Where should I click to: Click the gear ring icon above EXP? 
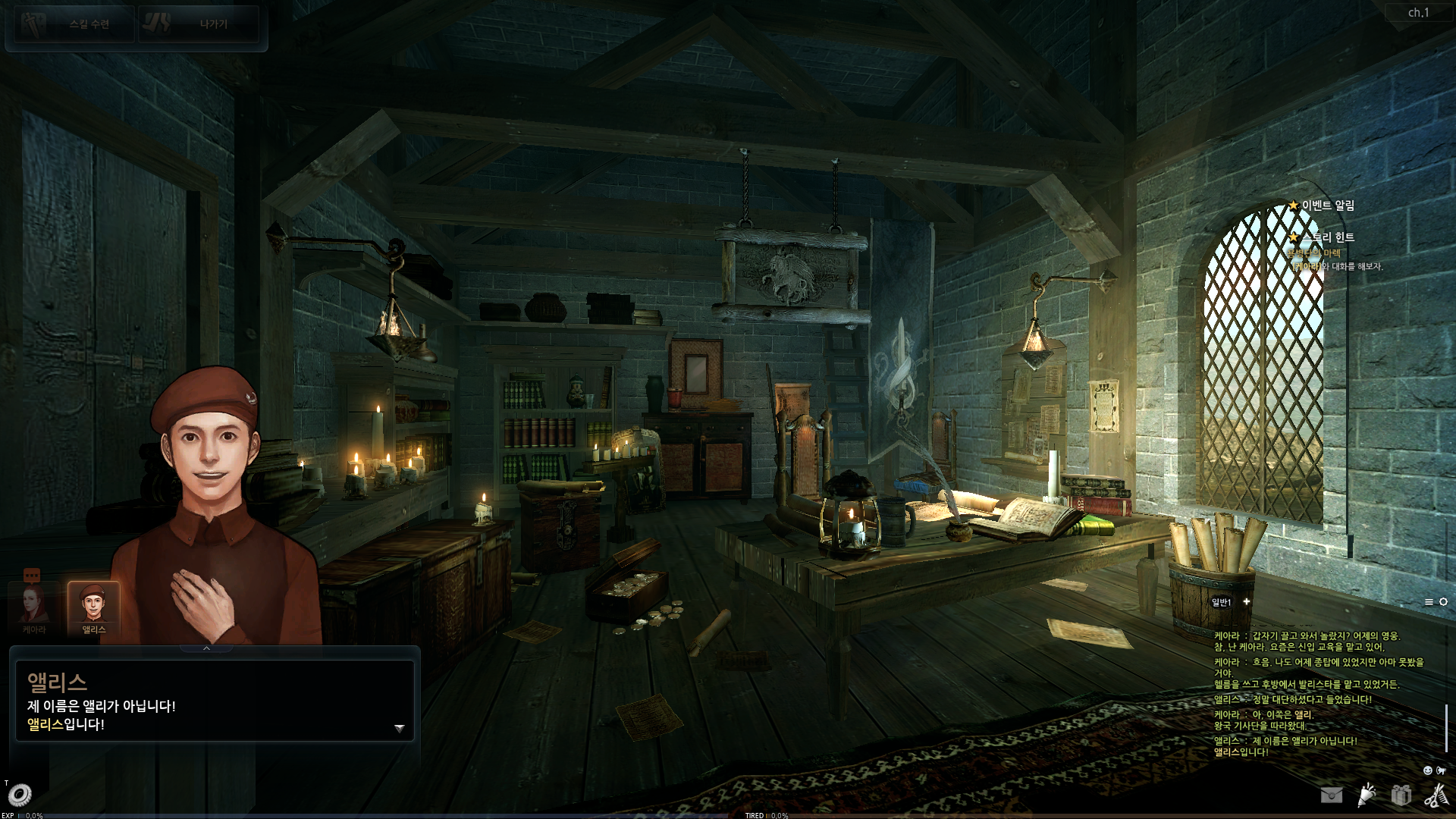[x=19, y=795]
